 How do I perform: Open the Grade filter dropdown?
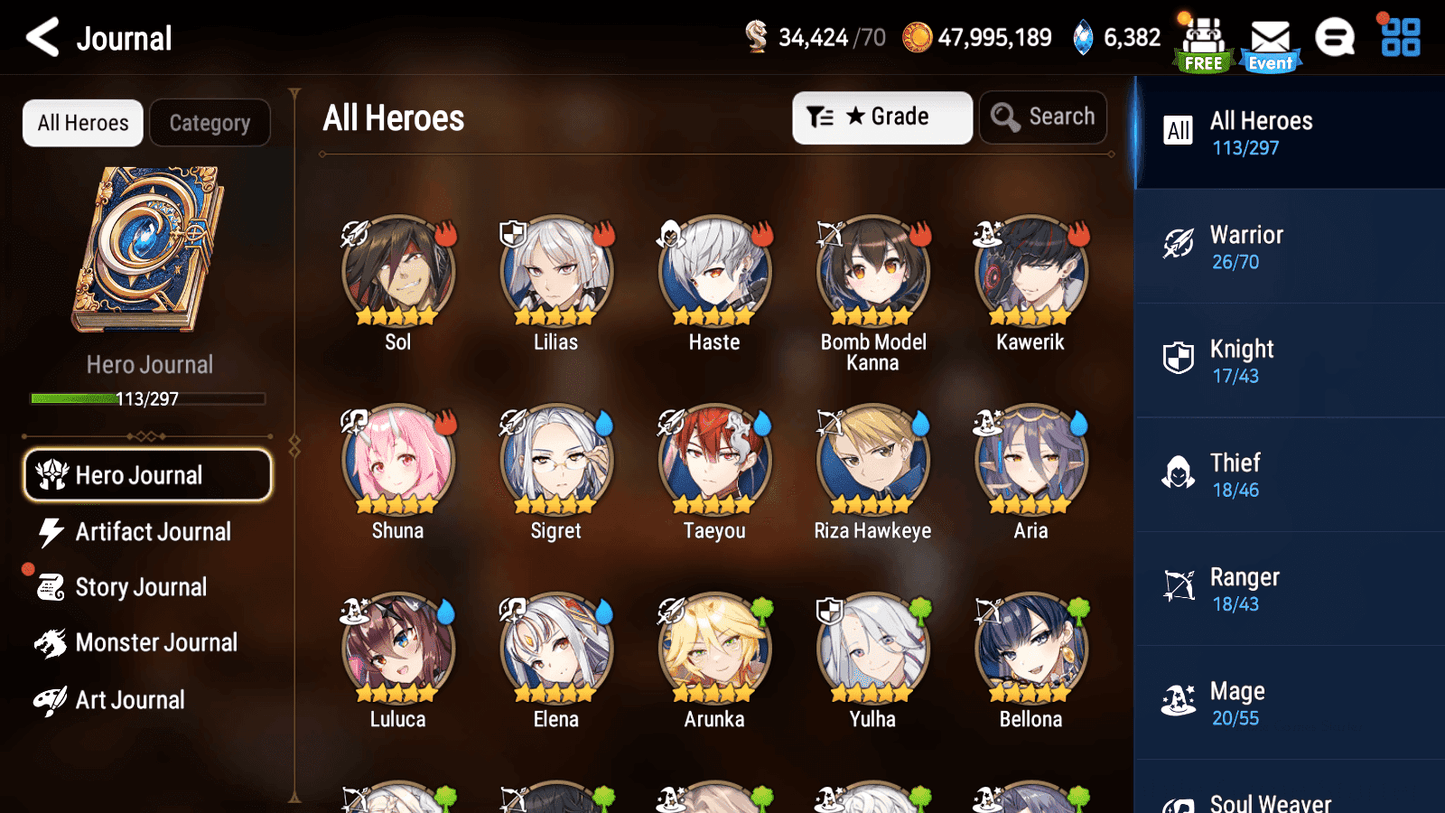882,117
